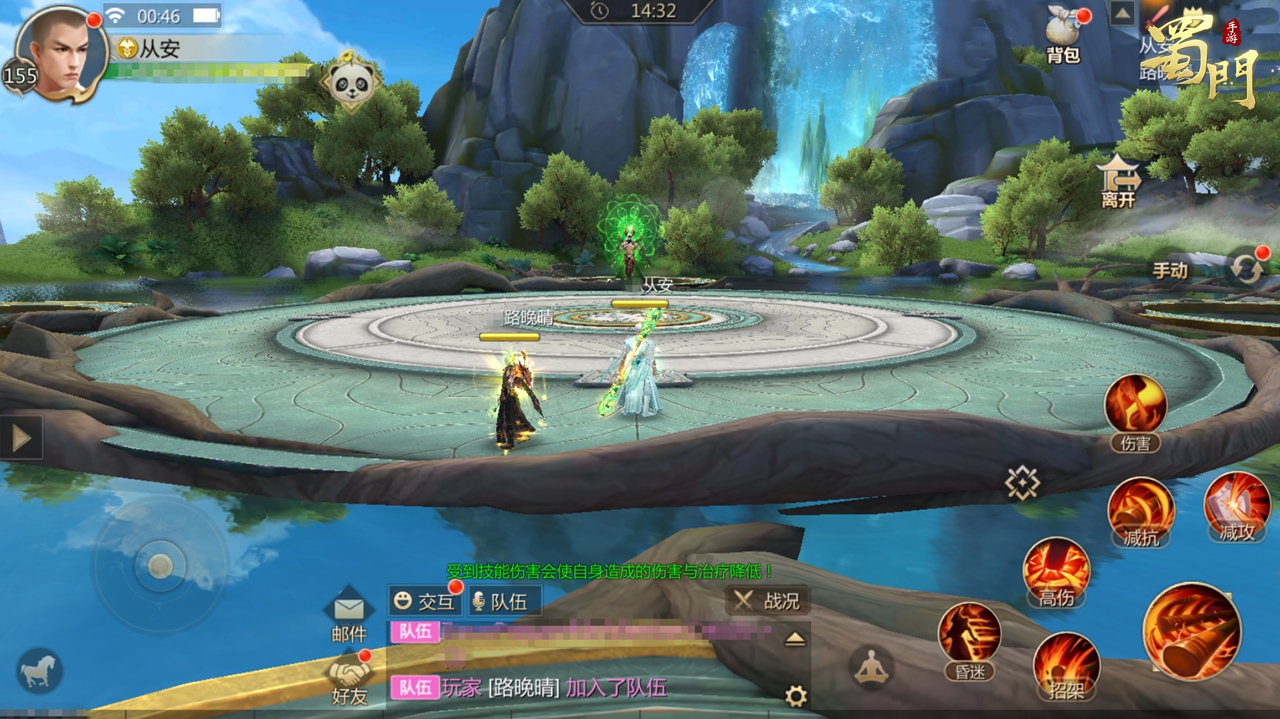Expand the left side panel arrow
Screen dimensions: 1280x719
[x=21, y=437]
